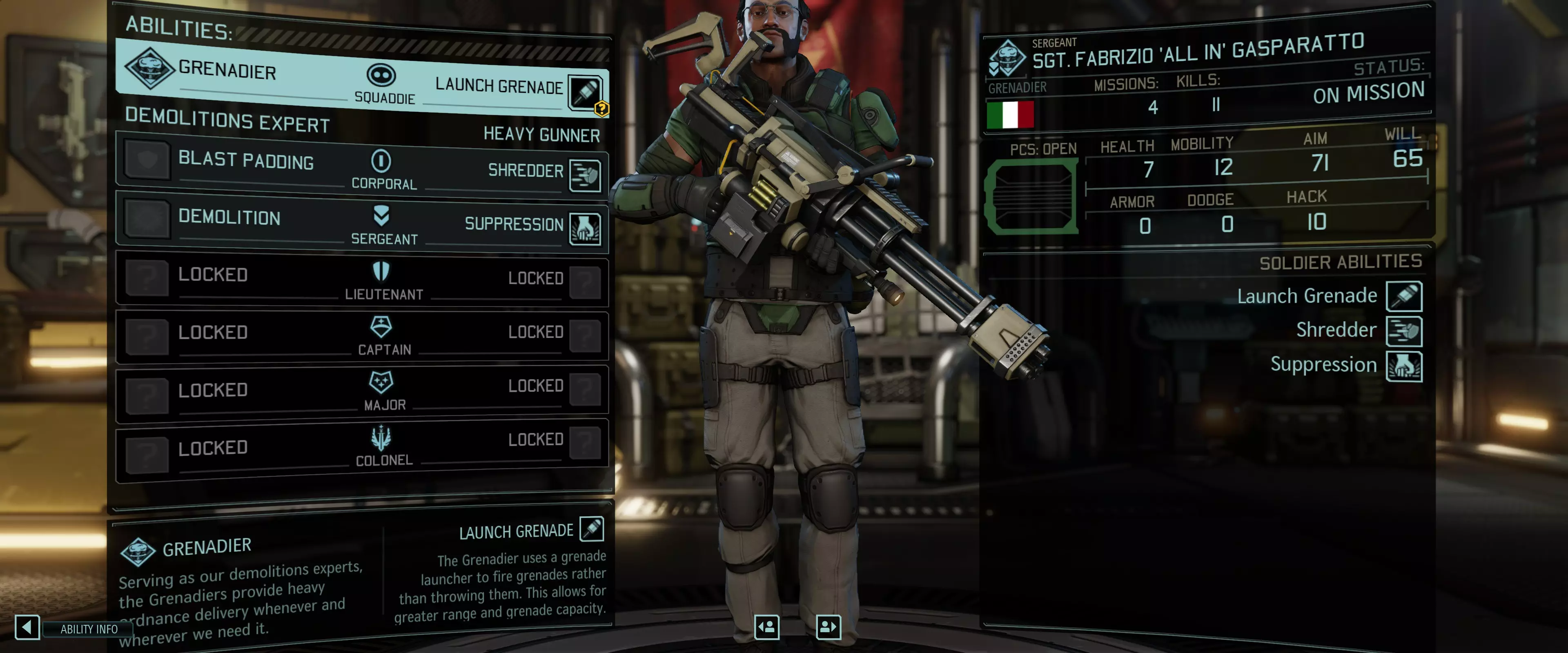Switch to the previous soldier
1568x653 pixels.
pyautogui.click(x=766, y=627)
